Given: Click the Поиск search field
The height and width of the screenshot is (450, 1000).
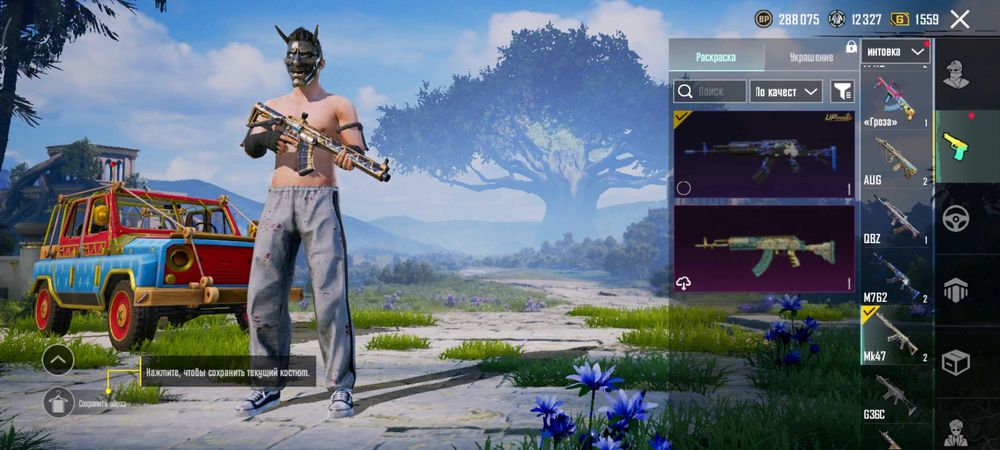Looking at the screenshot, I should 710,91.
